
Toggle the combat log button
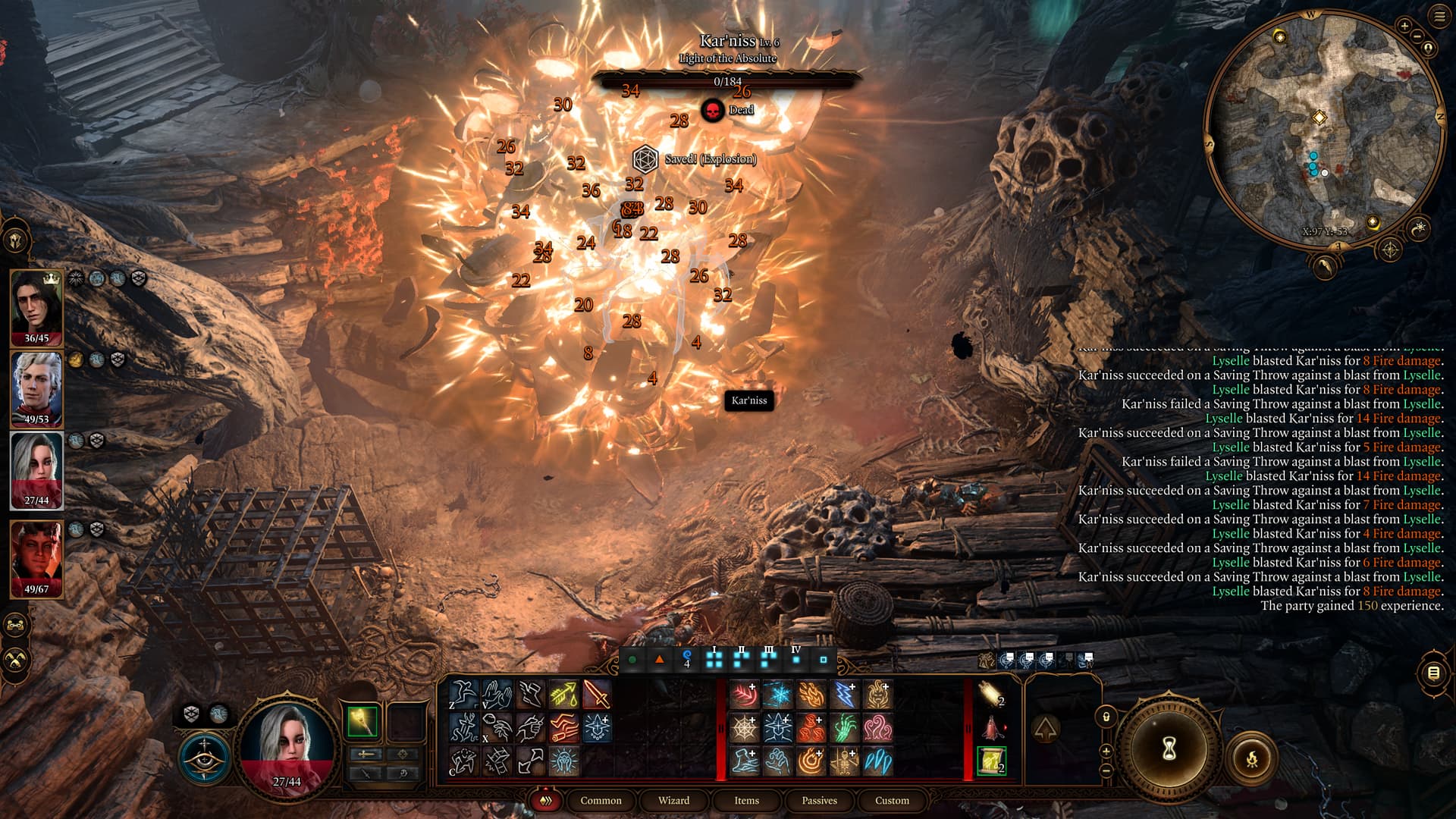(1433, 673)
